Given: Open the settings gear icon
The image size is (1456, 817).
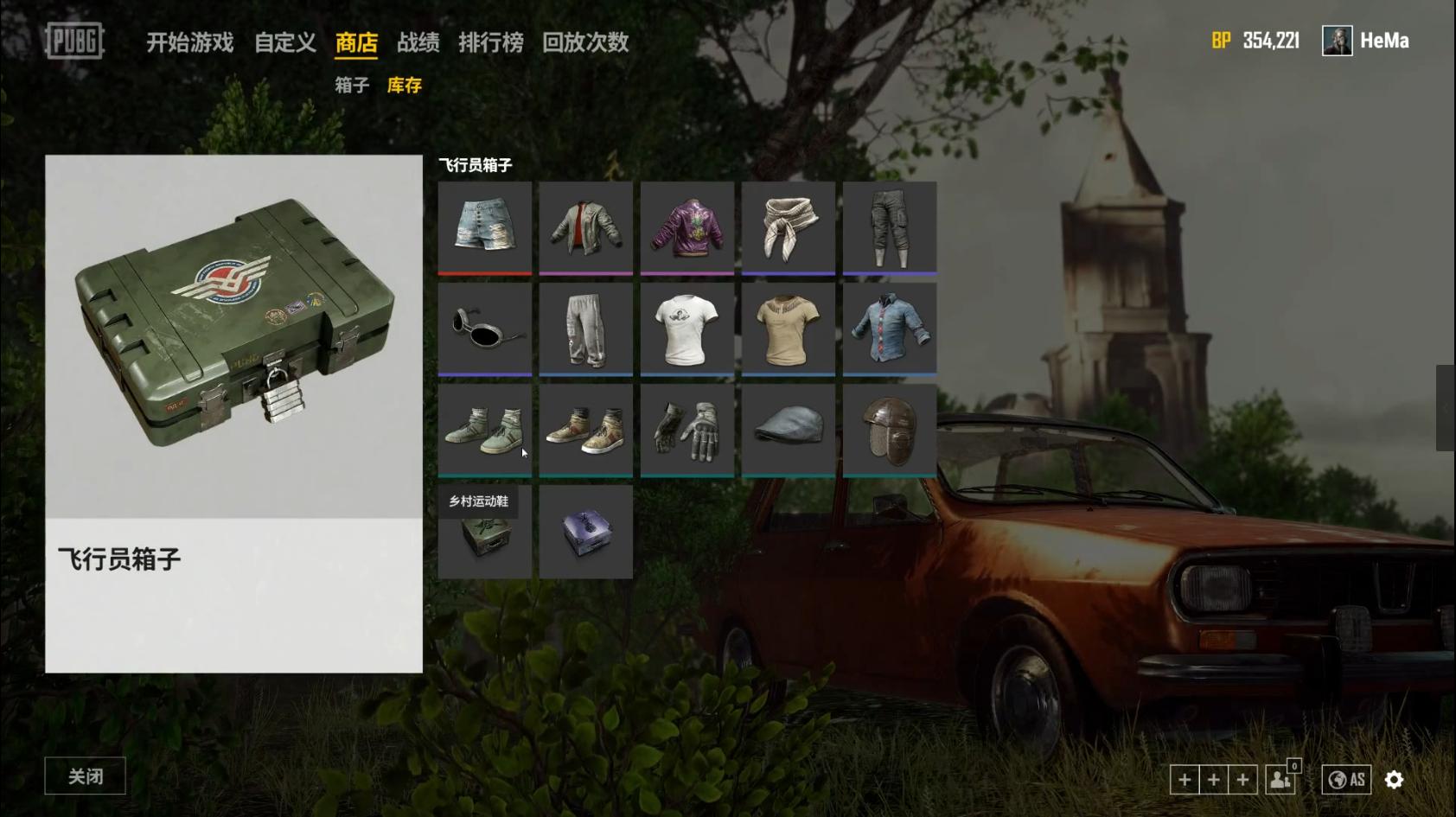Looking at the screenshot, I should 1394,780.
